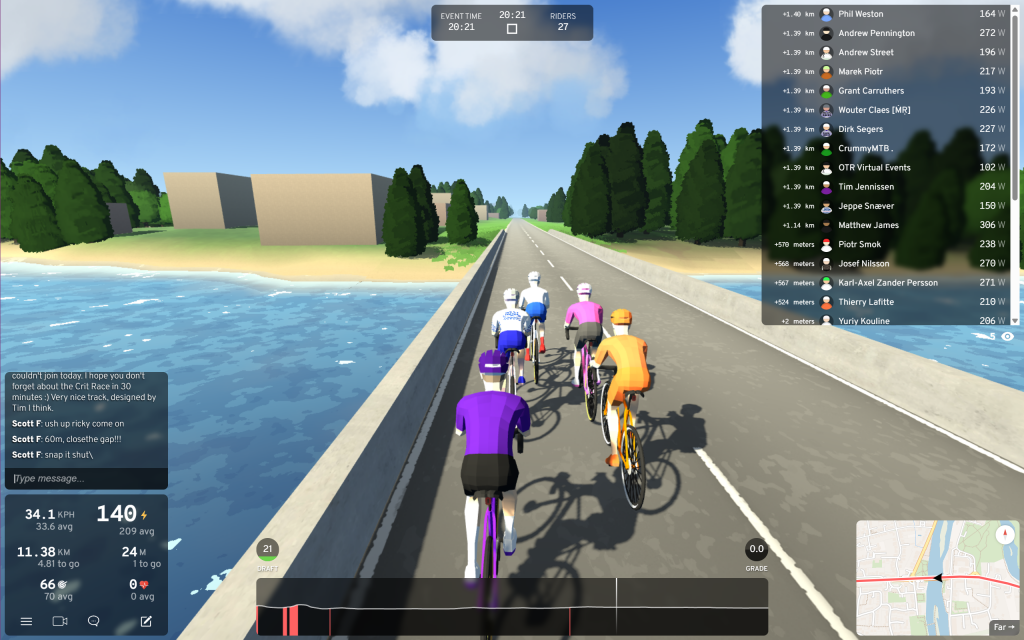Click the stop square under the timer
The width and height of the screenshot is (1024, 640).
[512, 29]
